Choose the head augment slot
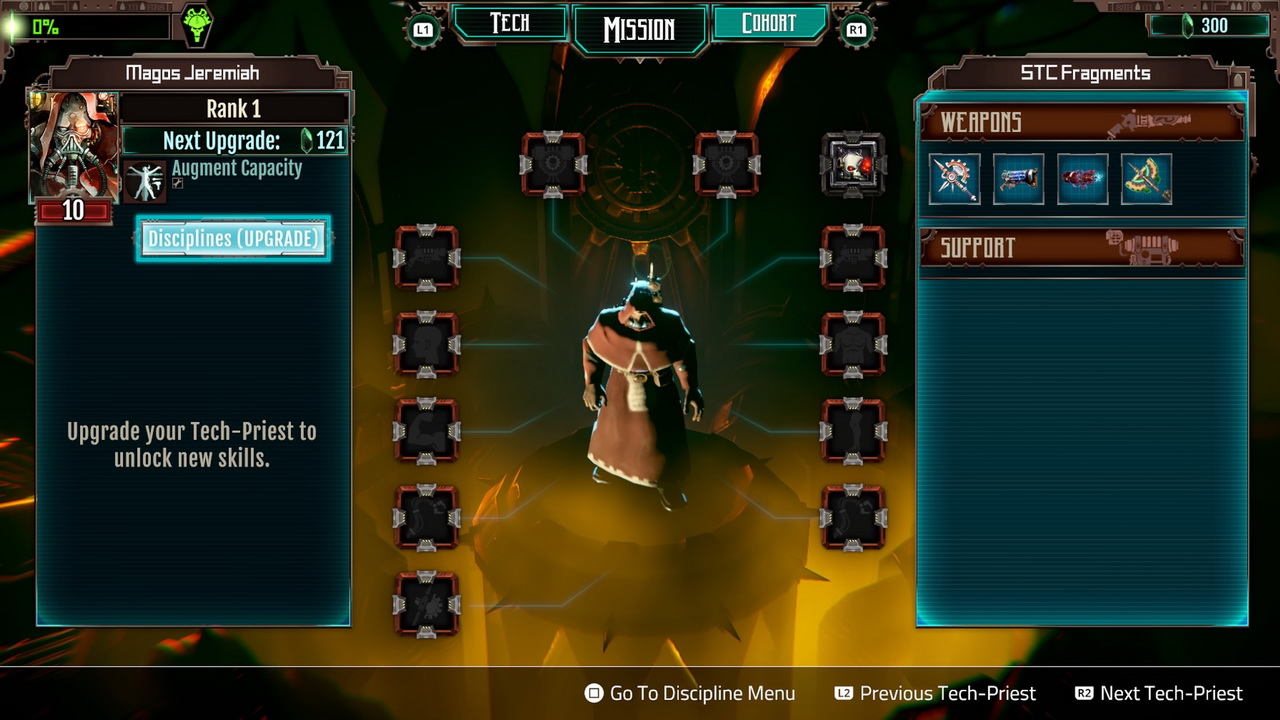 click(427, 344)
